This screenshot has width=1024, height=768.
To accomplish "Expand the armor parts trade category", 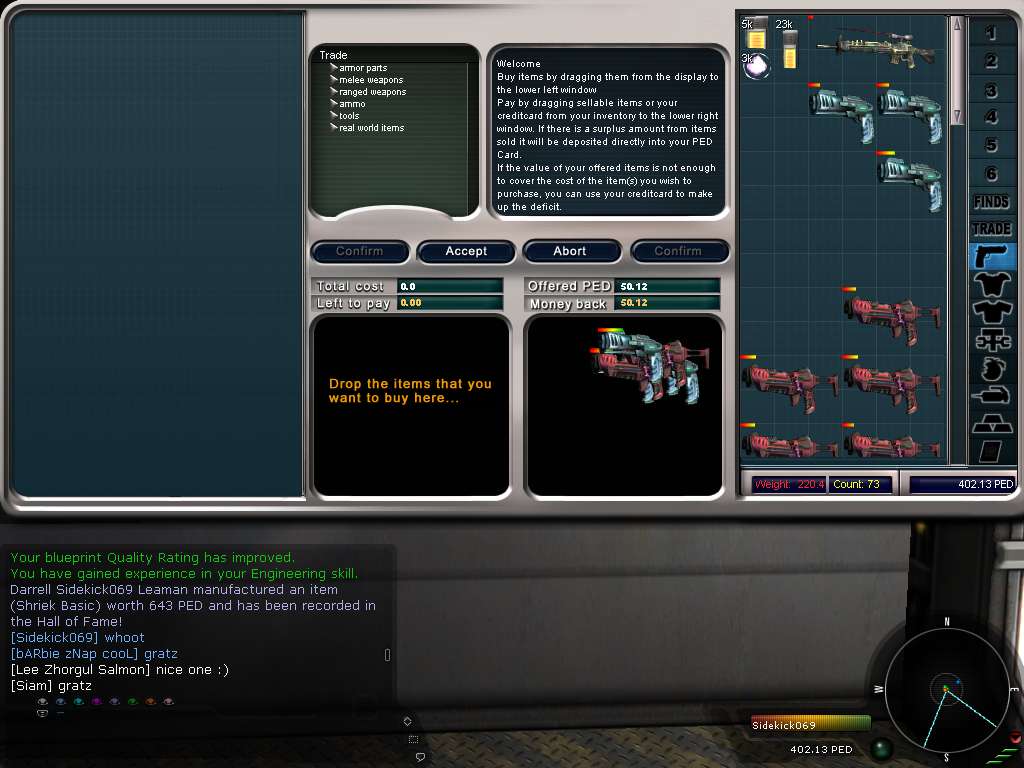I will [362, 68].
